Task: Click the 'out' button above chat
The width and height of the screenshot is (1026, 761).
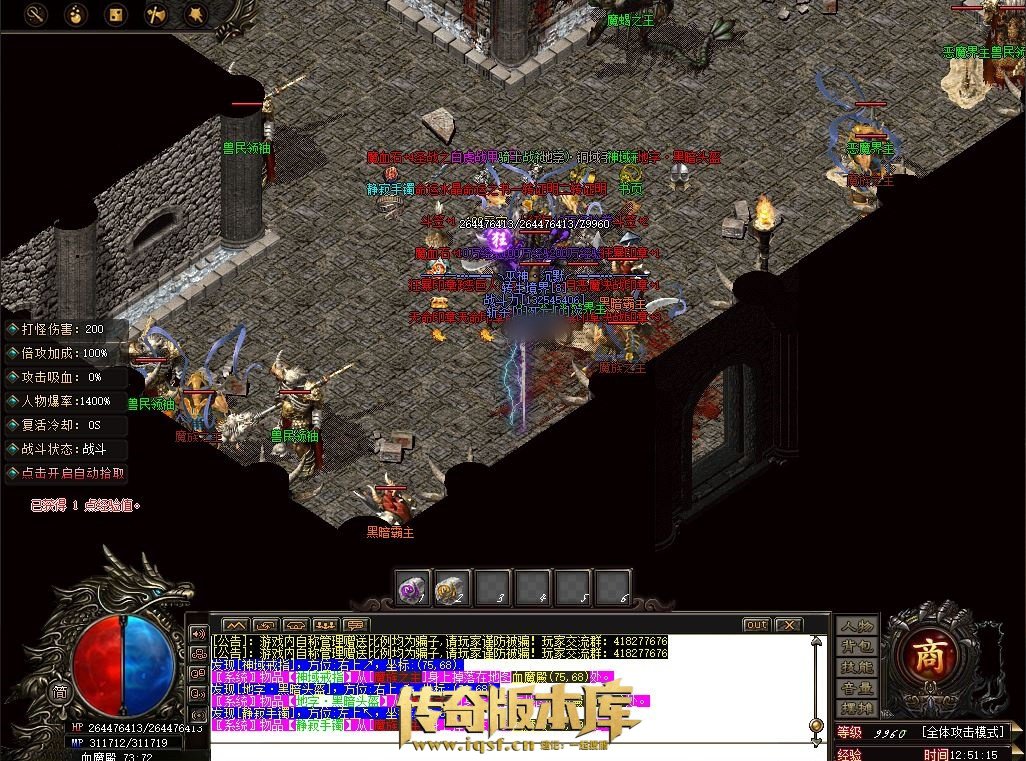Action: coord(757,625)
